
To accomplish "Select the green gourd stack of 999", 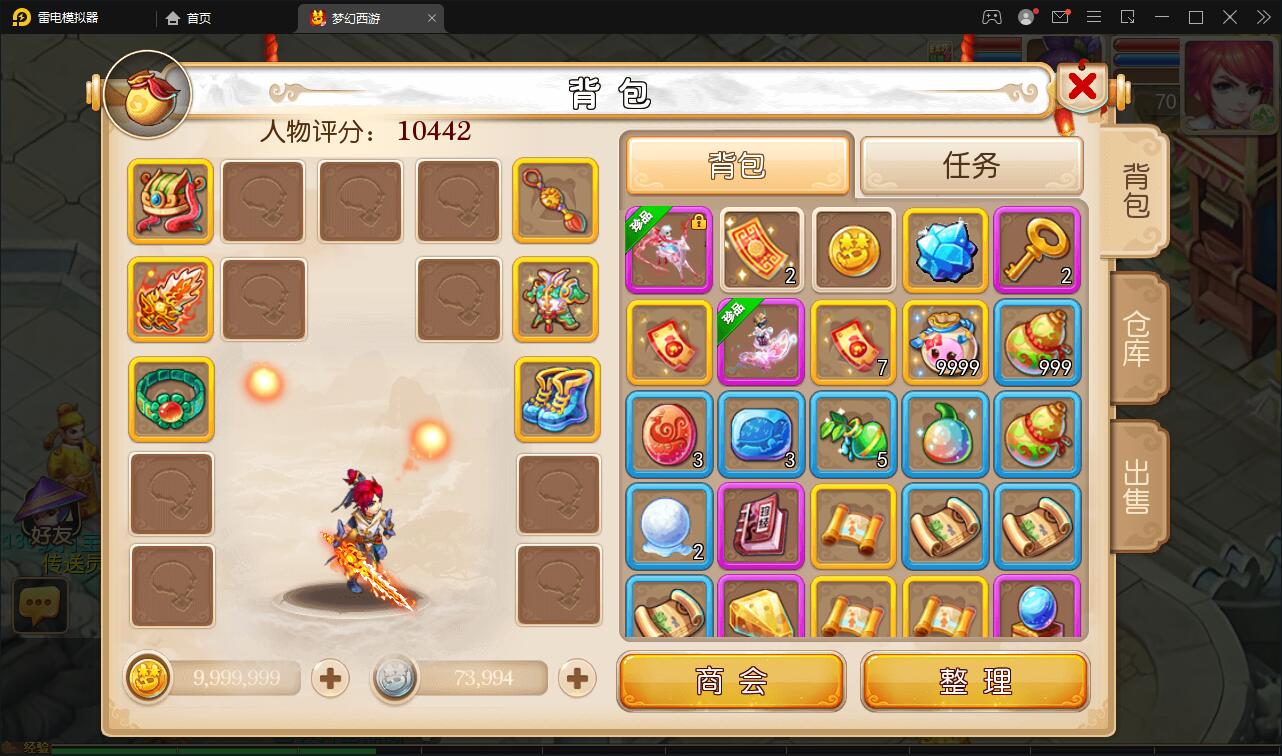I will click(1037, 342).
